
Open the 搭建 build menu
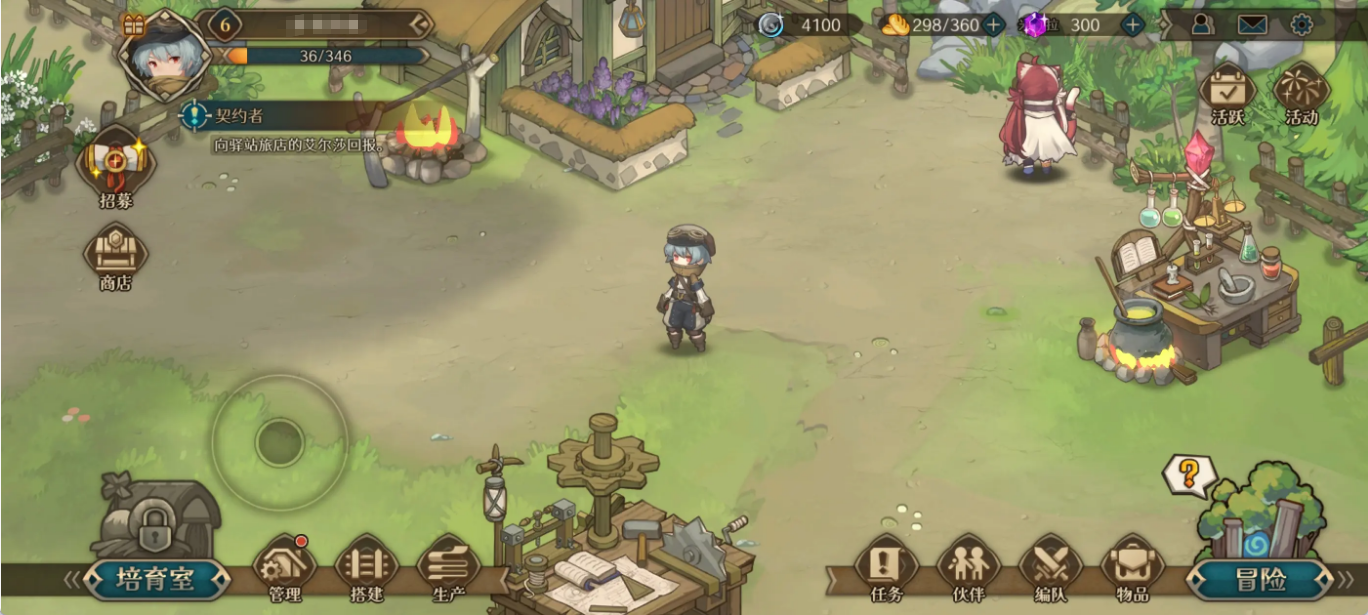point(366,568)
